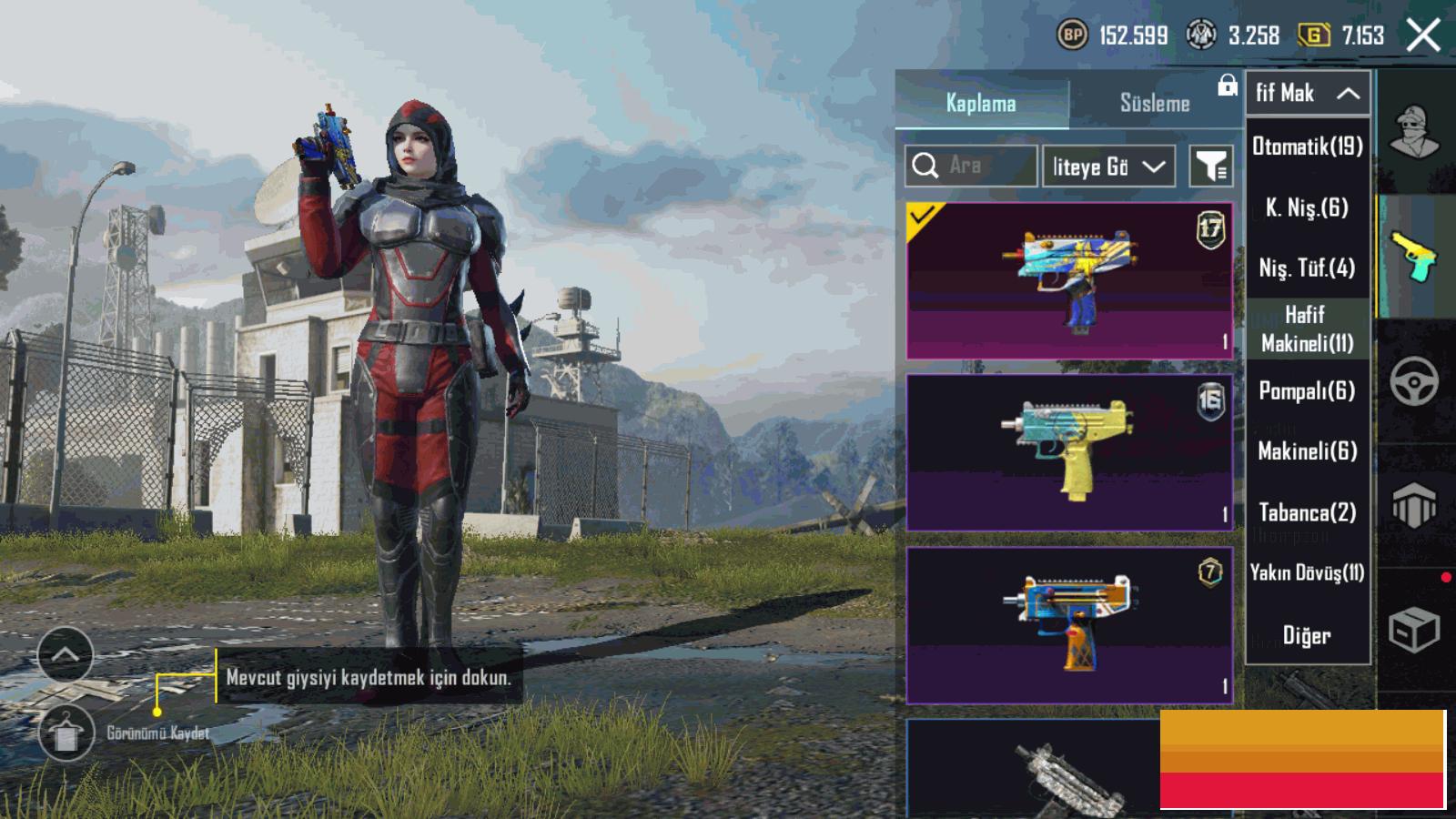The image size is (1456, 819).
Task: Pick Hafif Makineli(11) category
Action: pyautogui.click(x=1308, y=329)
